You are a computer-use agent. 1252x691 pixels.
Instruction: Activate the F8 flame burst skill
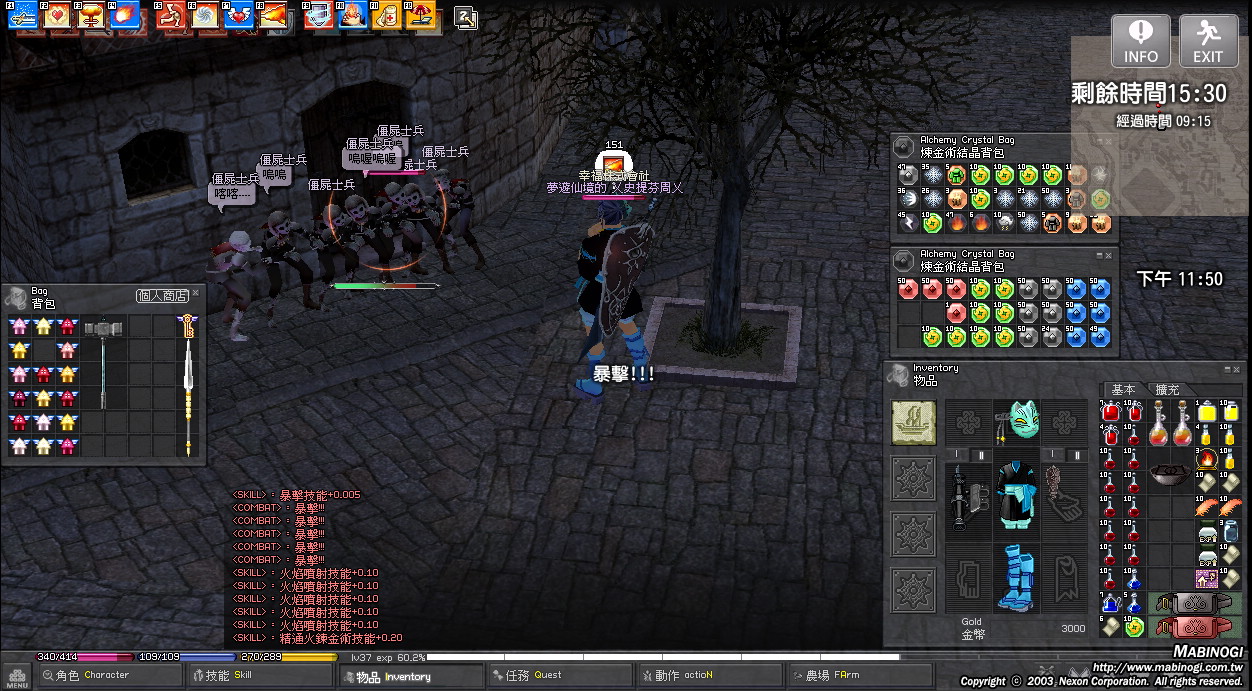[x=273, y=15]
